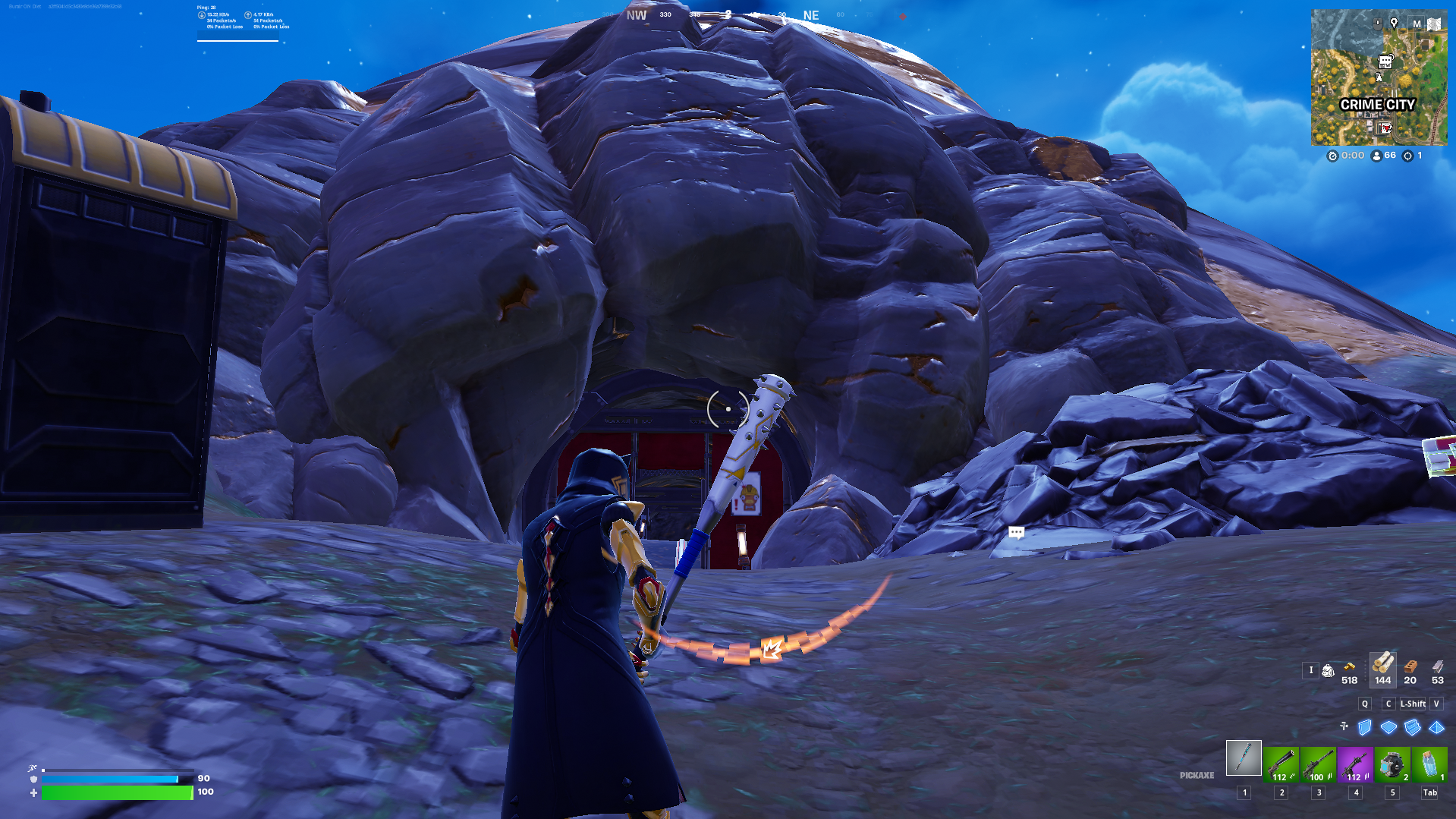Select the blue shield potion slot
1456x819 pixels.
pyautogui.click(x=1429, y=764)
